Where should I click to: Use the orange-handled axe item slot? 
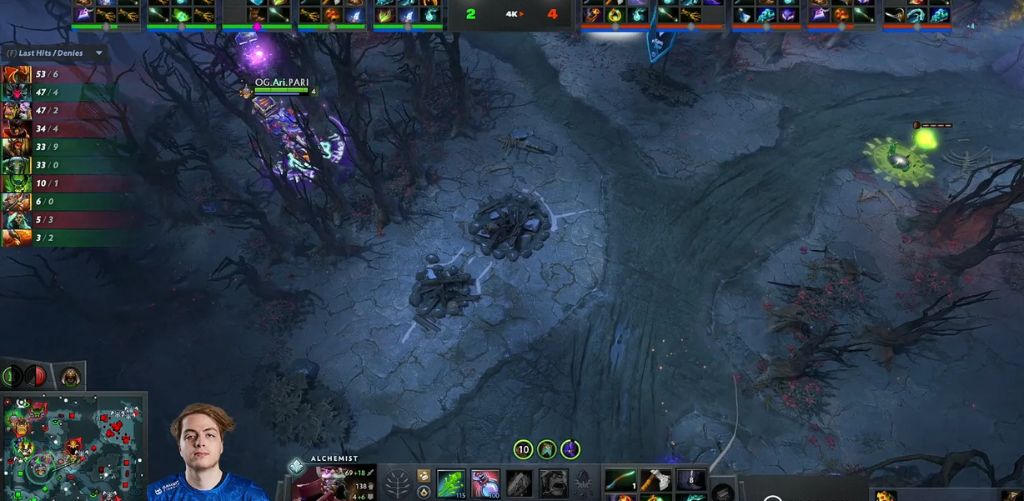tap(655, 479)
